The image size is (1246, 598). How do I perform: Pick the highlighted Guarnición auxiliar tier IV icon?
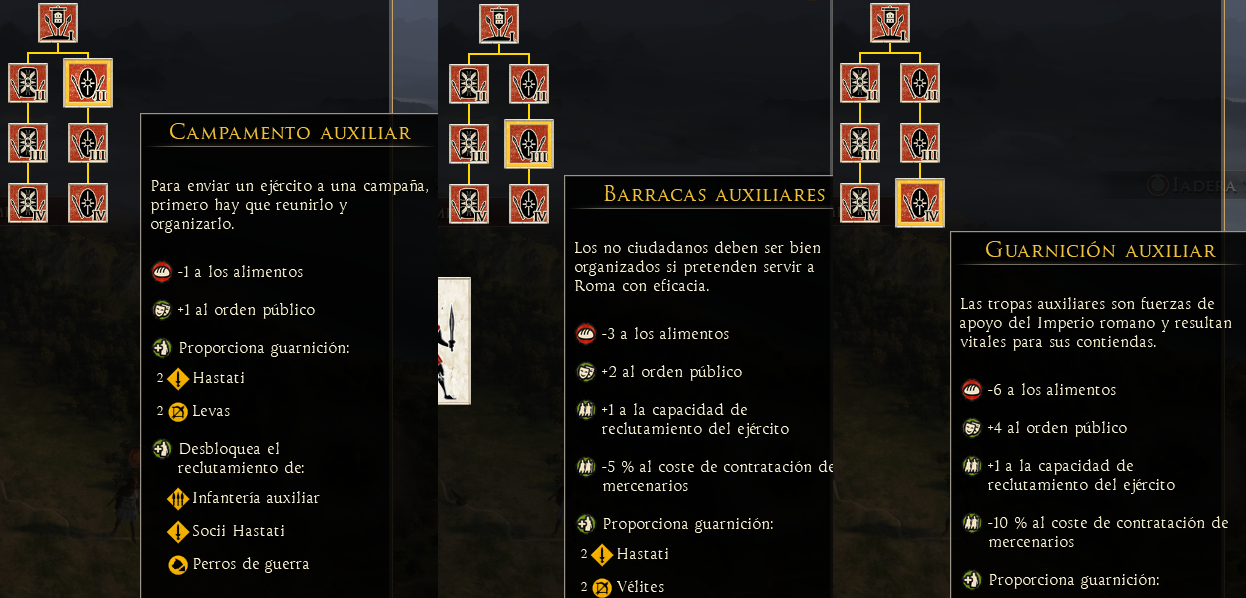click(920, 203)
